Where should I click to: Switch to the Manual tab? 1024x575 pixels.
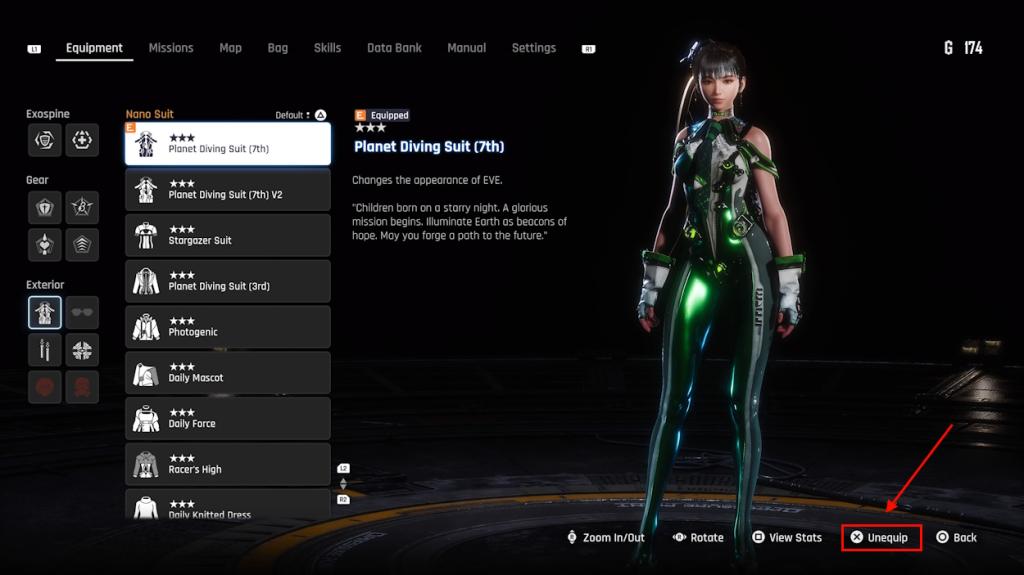pyautogui.click(x=466, y=48)
